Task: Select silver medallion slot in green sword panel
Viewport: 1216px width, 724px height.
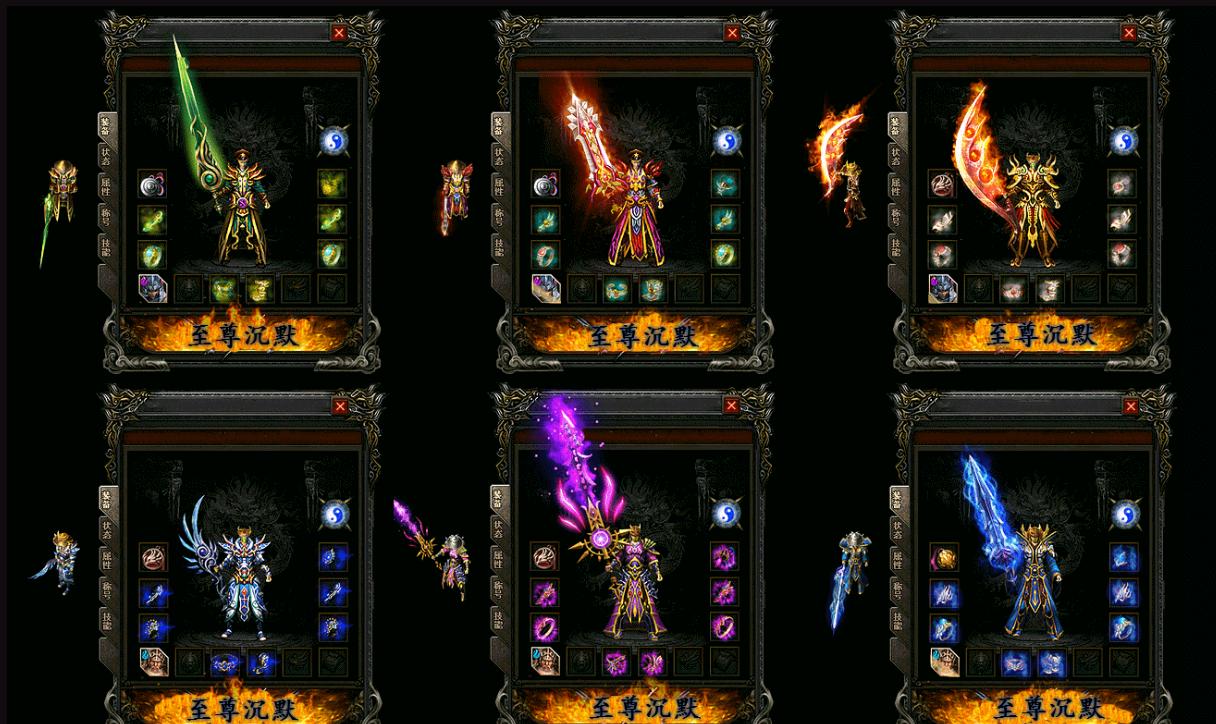Action: pyautogui.click(x=152, y=184)
